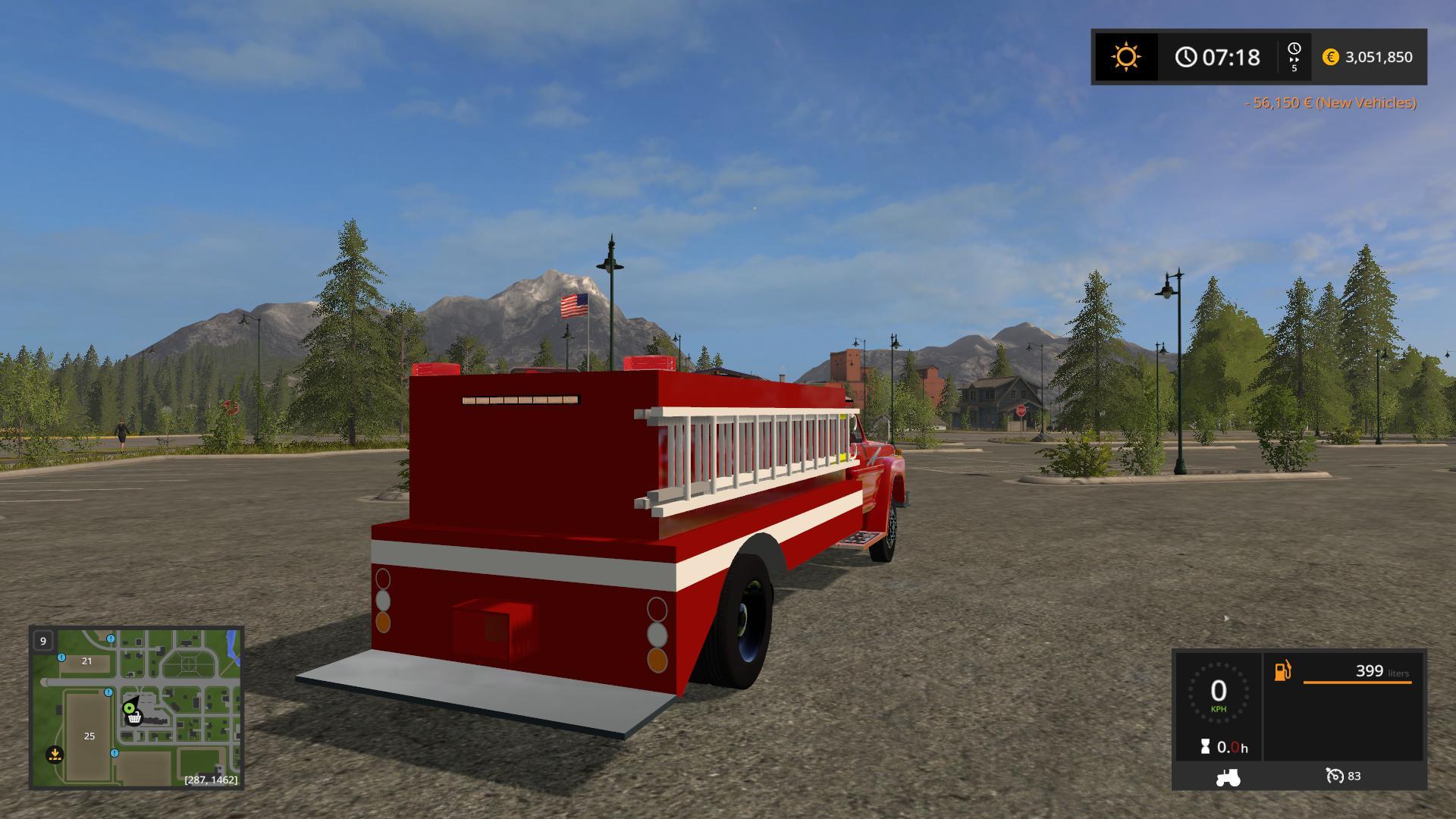The height and width of the screenshot is (819, 1456).
Task: Toggle the cruise control speed icon
Action: tap(1334, 776)
